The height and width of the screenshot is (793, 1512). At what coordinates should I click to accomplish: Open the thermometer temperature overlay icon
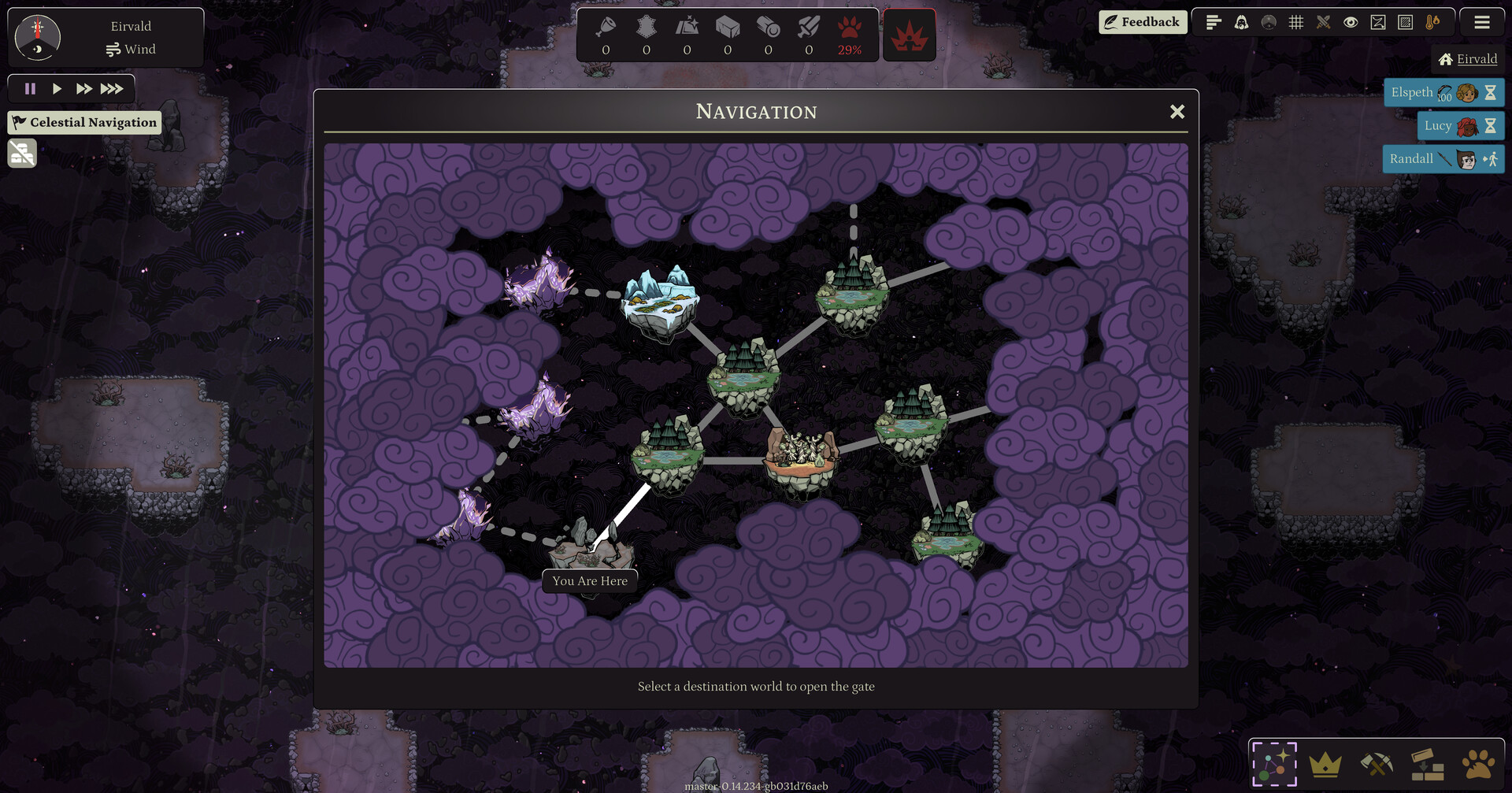tap(1433, 22)
